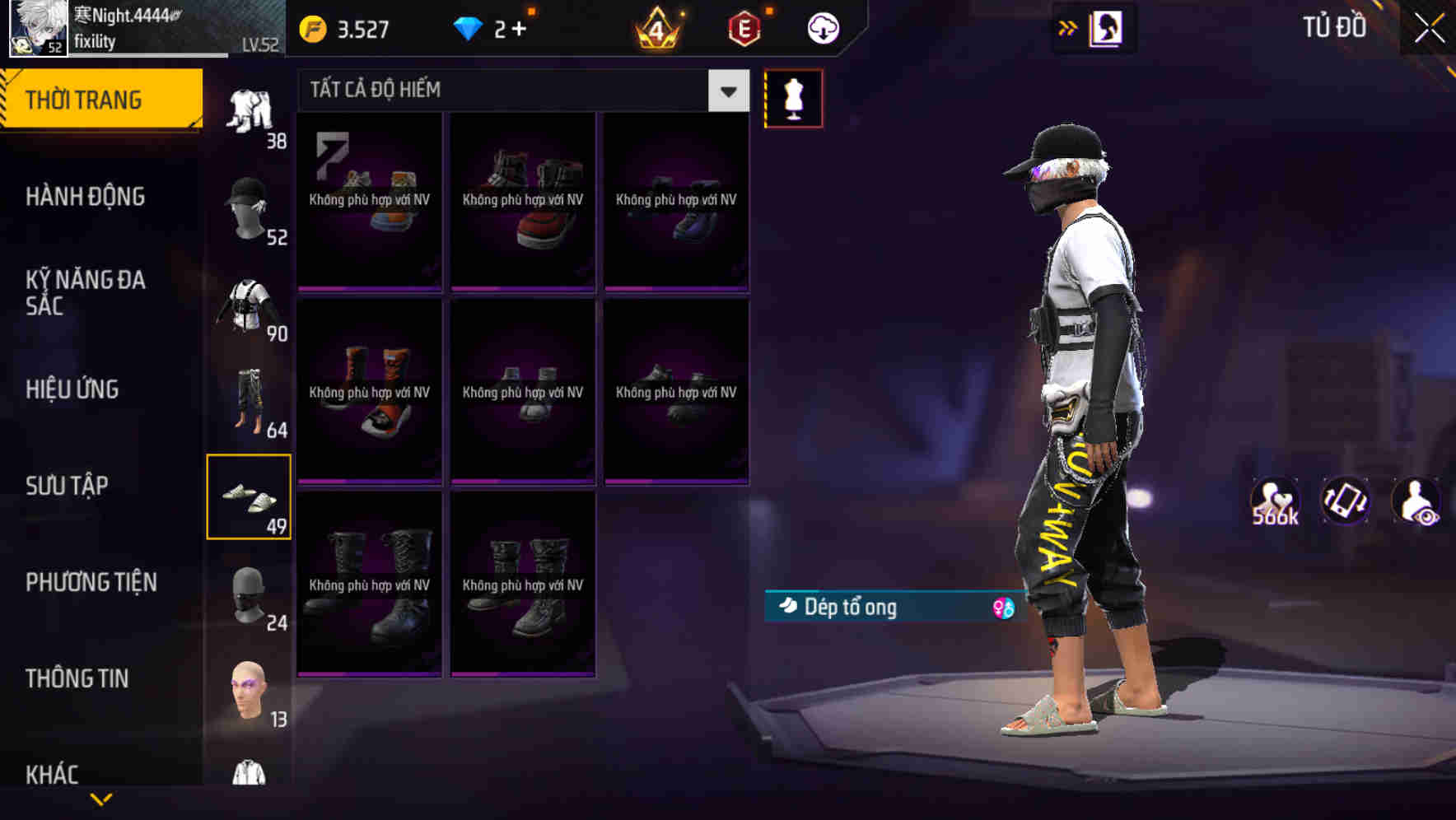The image size is (1456, 820).
Task: Open the character portrait panel at top right
Action: 1105,27
